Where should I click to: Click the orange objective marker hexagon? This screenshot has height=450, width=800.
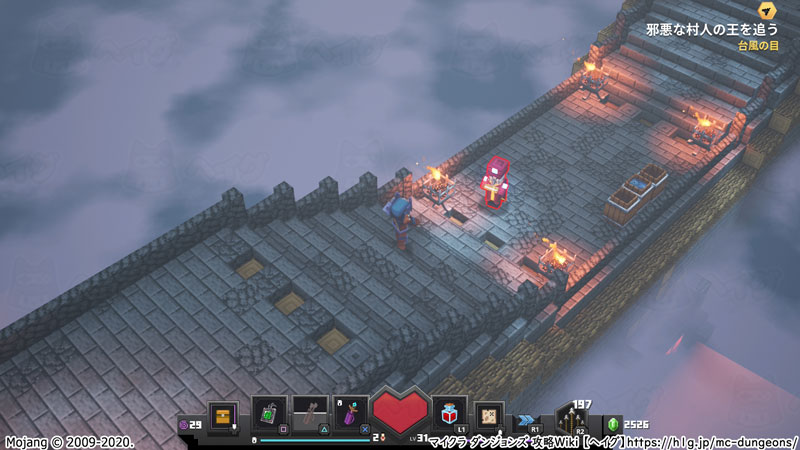click(x=767, y=10)
